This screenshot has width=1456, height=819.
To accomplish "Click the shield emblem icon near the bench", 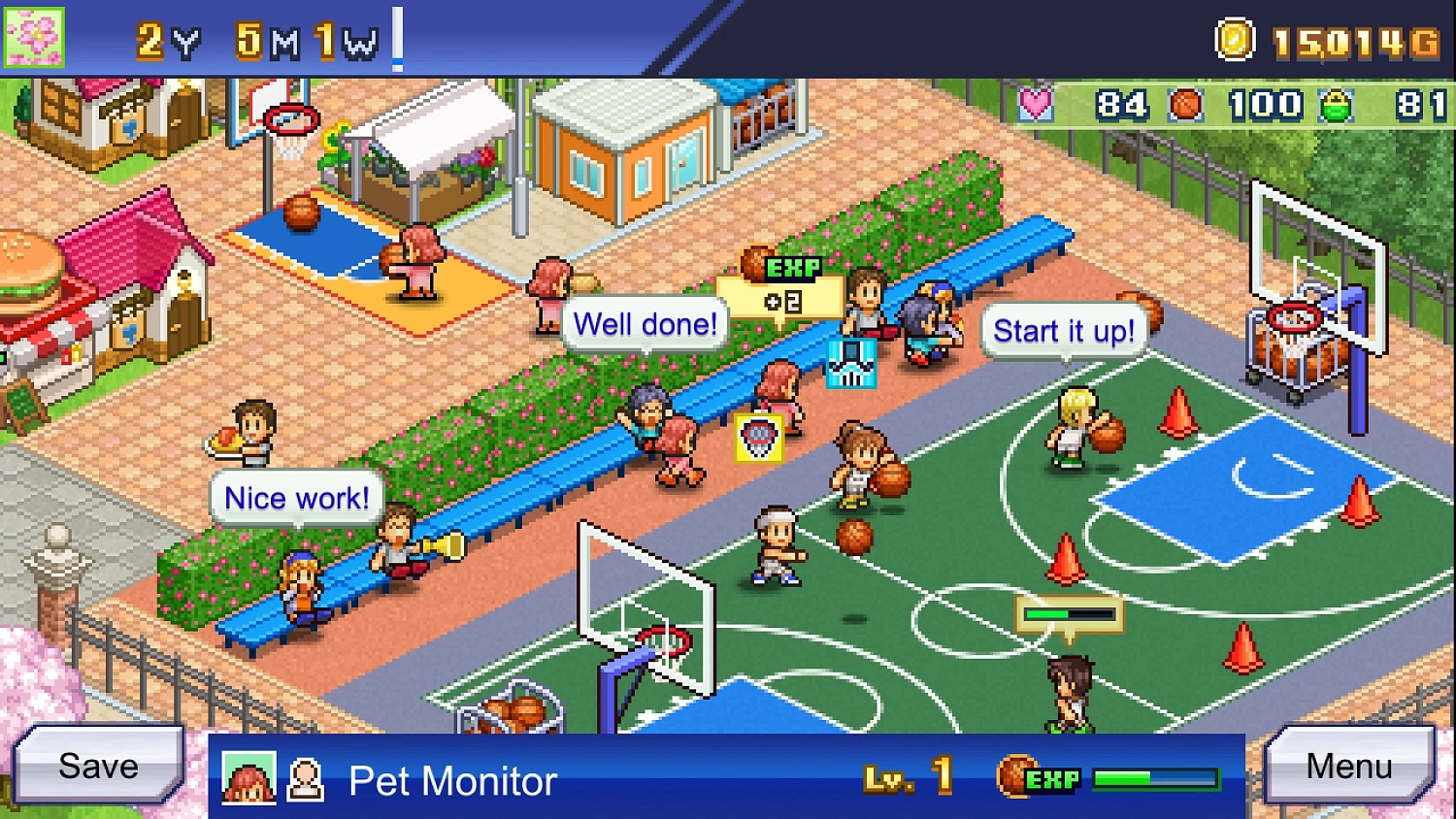I will 761,438.
